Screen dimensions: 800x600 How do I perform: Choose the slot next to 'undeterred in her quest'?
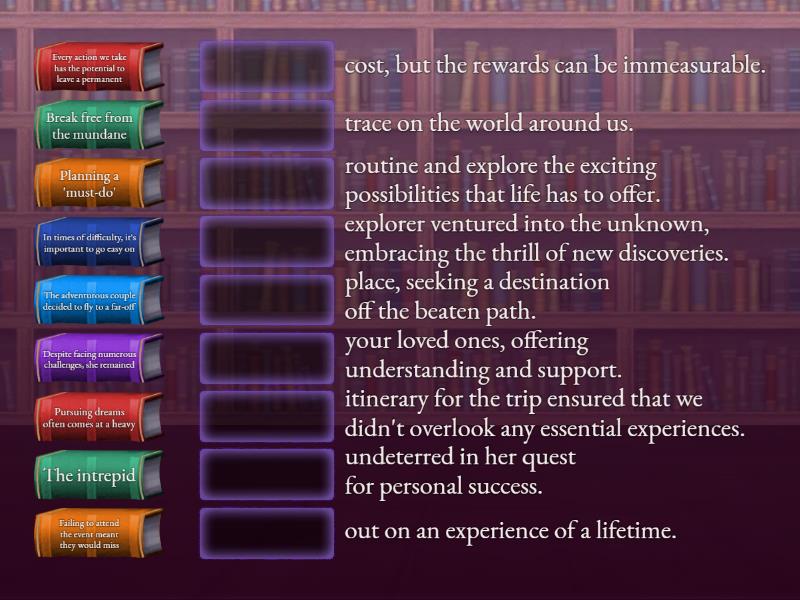click(x=267, y=474)
